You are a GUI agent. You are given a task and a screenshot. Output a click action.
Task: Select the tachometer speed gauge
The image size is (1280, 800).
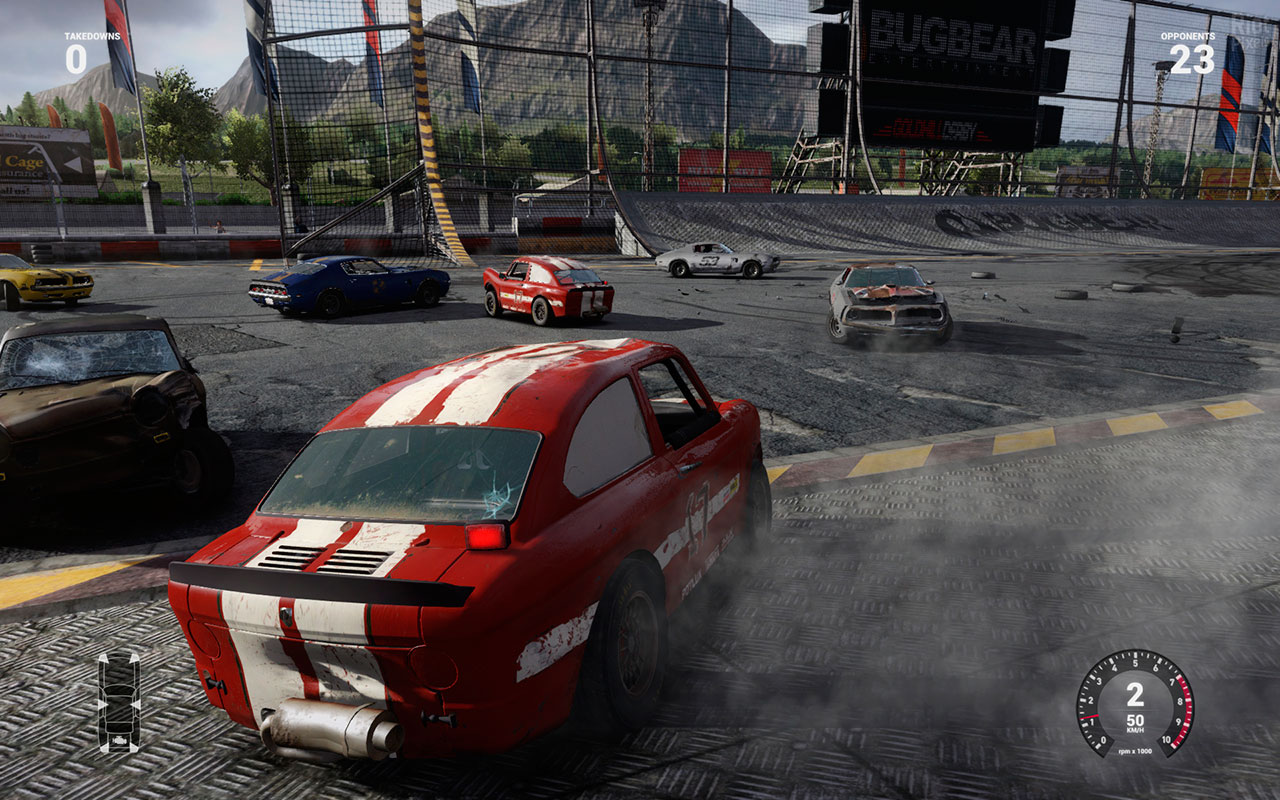pos(1134,703)
